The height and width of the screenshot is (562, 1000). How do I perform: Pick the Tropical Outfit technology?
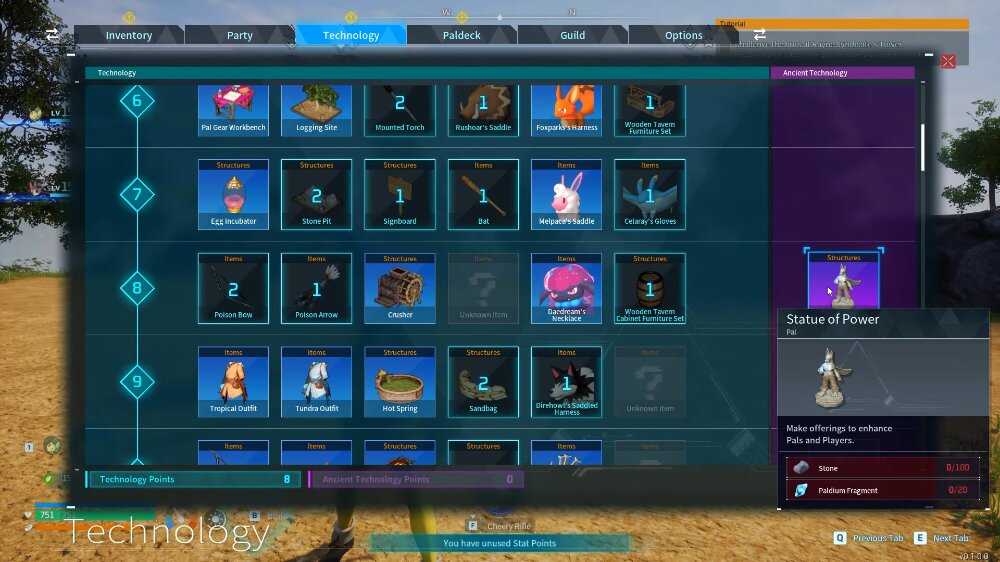click(x=233, y=381)
